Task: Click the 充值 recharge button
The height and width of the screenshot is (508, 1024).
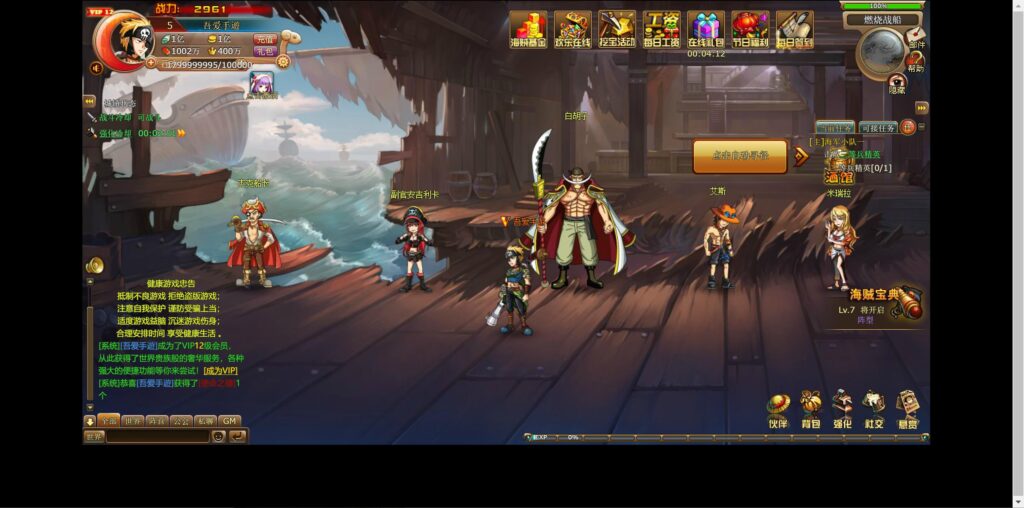Action: pos(264,39)
